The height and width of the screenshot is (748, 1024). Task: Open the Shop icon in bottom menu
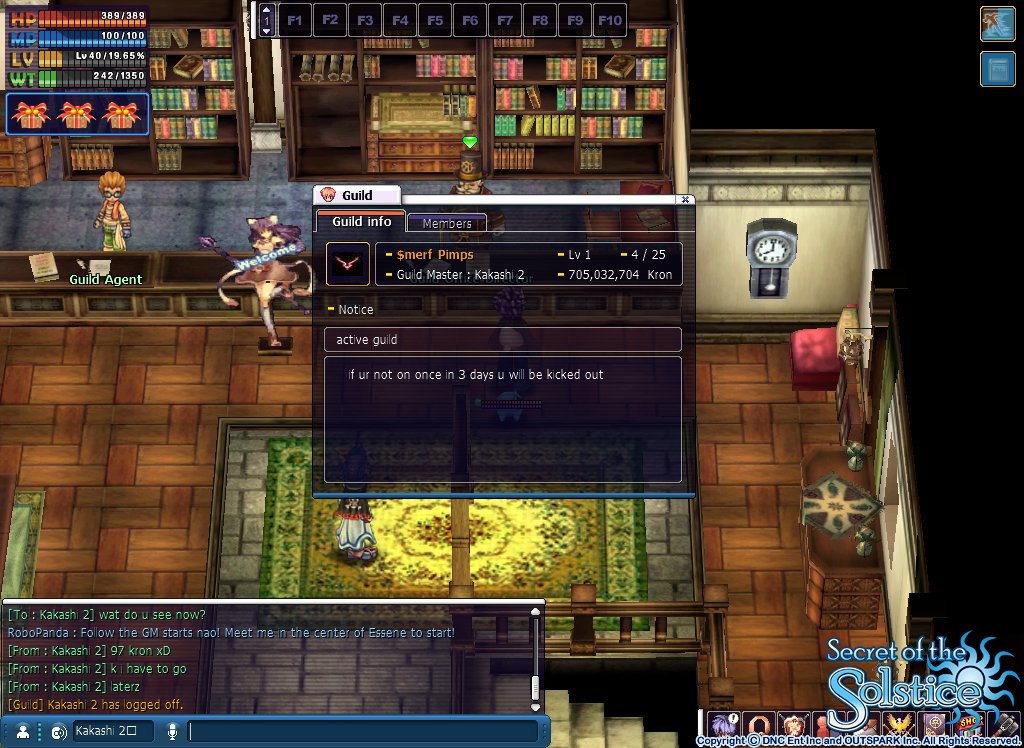pos(968,724)
